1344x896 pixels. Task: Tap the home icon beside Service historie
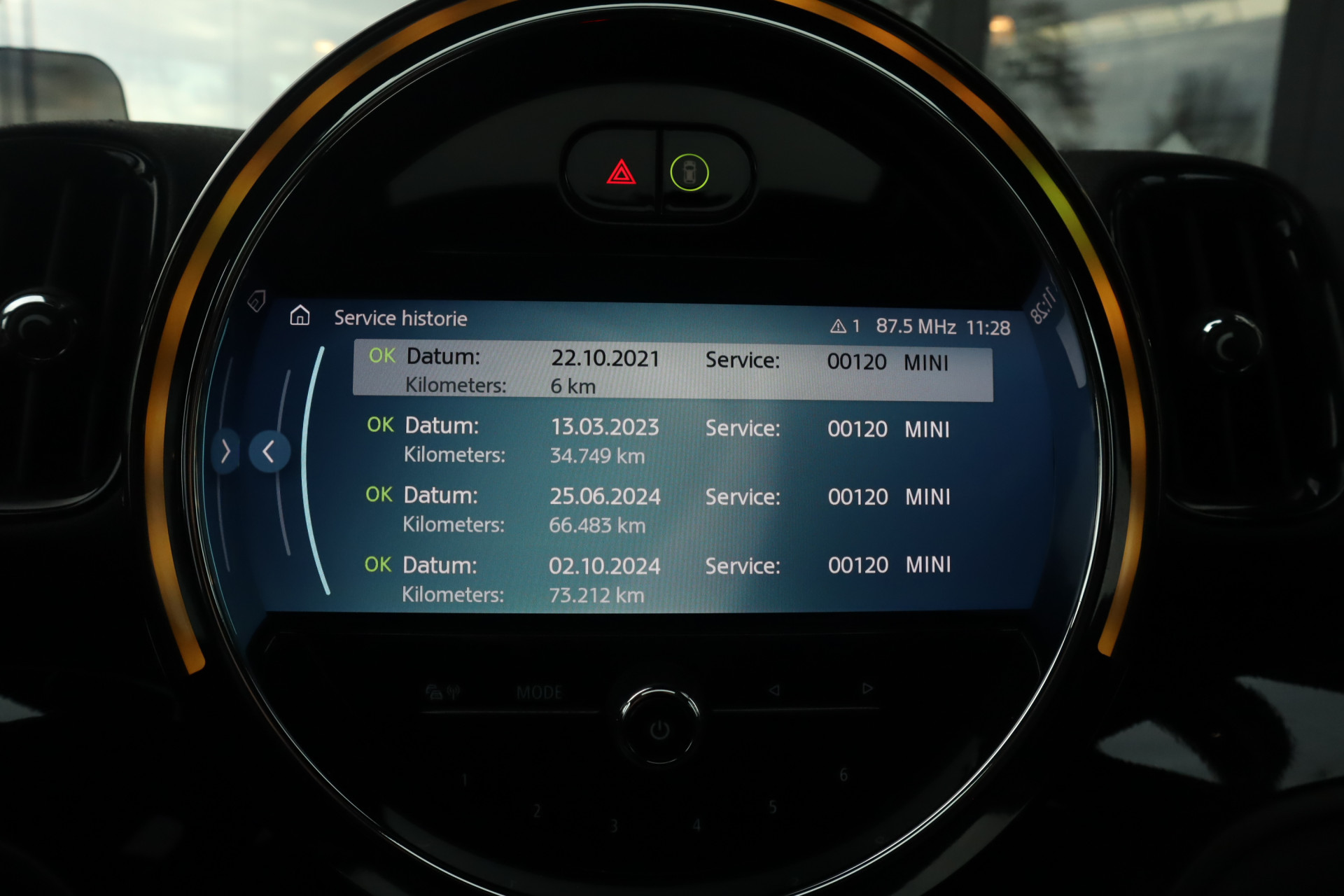click(300, 316)
